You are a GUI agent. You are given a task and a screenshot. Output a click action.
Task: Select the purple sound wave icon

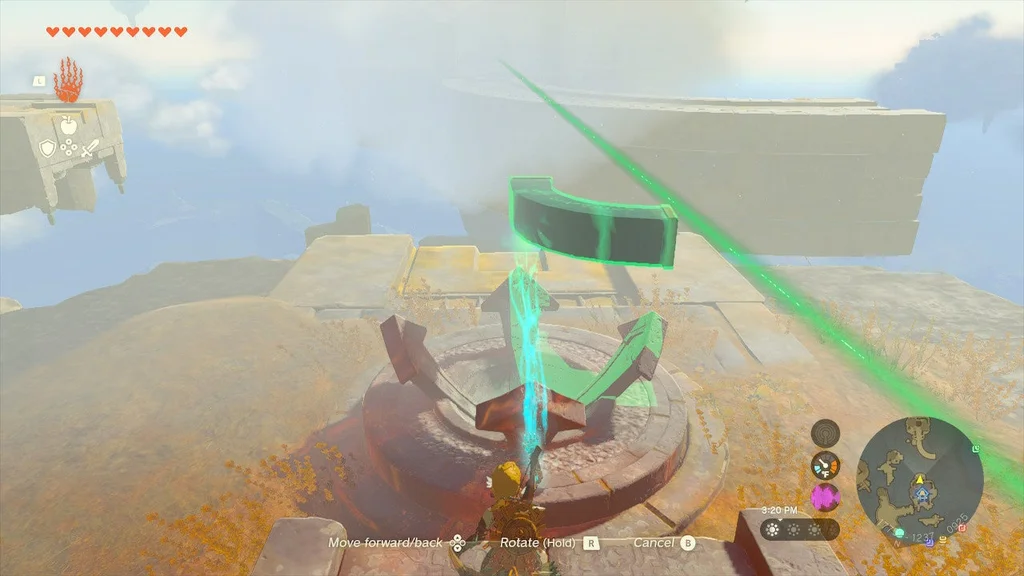click(825, 497)
